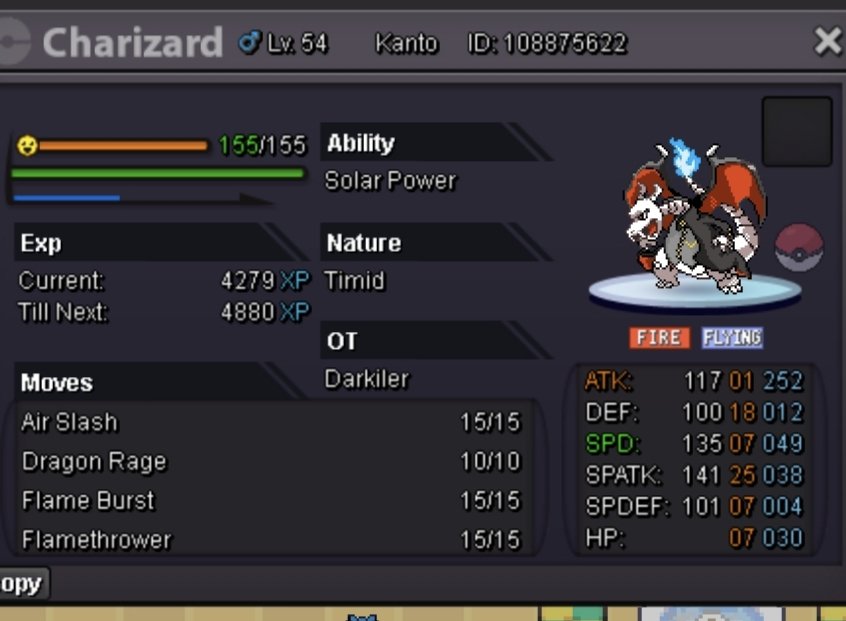Image resolution: width=846 pixels, height=621 pixels.
Task: Click the empty held item slot
Action: coord(797,131)
